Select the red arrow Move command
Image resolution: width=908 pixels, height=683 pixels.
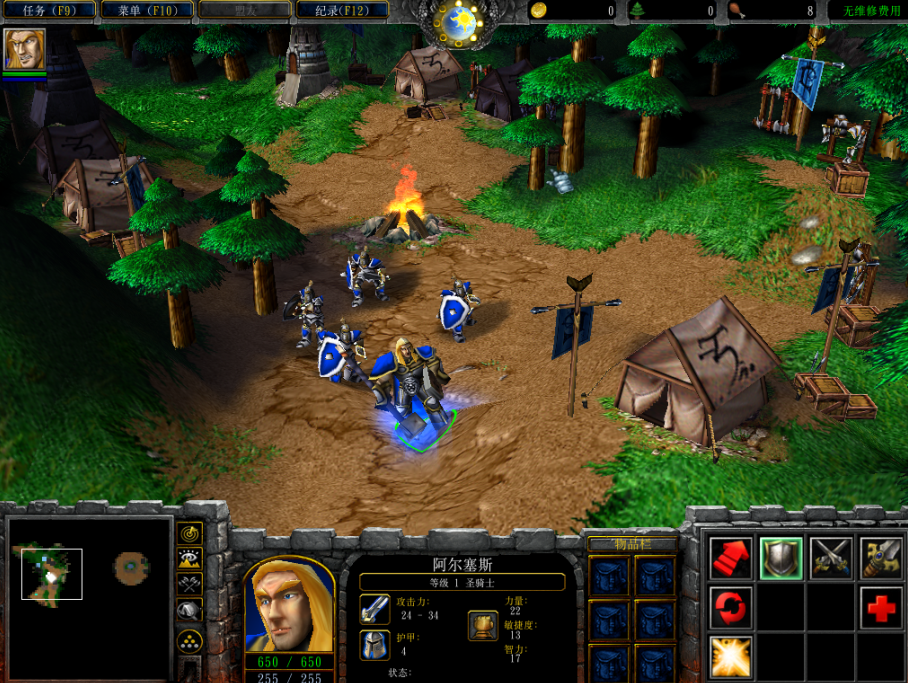coord(731,557)
